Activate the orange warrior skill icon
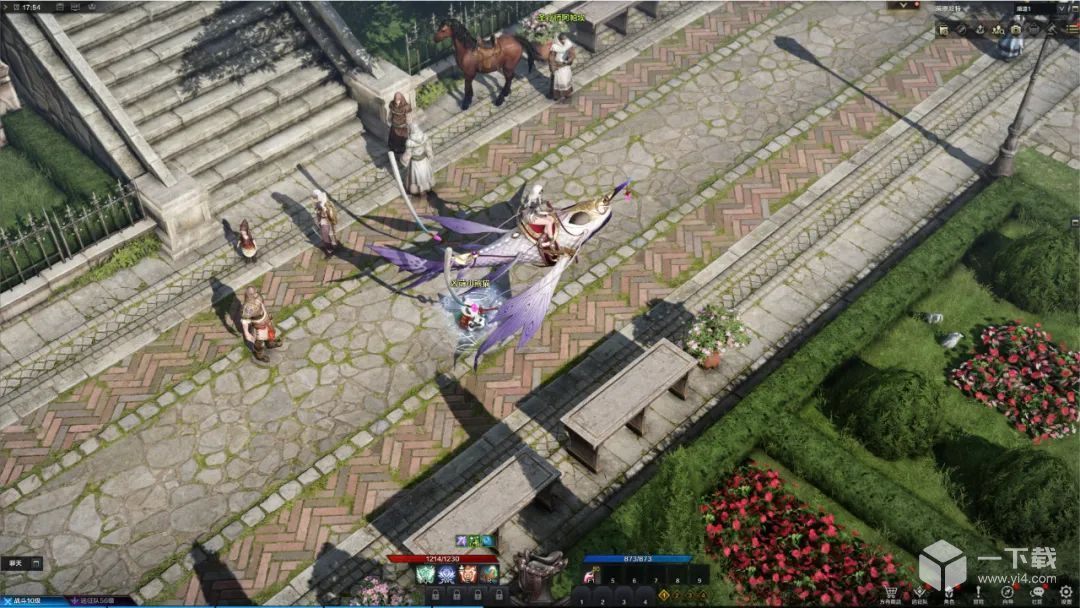This screenshot has width=1080, height=608. (x=467, y=574)
